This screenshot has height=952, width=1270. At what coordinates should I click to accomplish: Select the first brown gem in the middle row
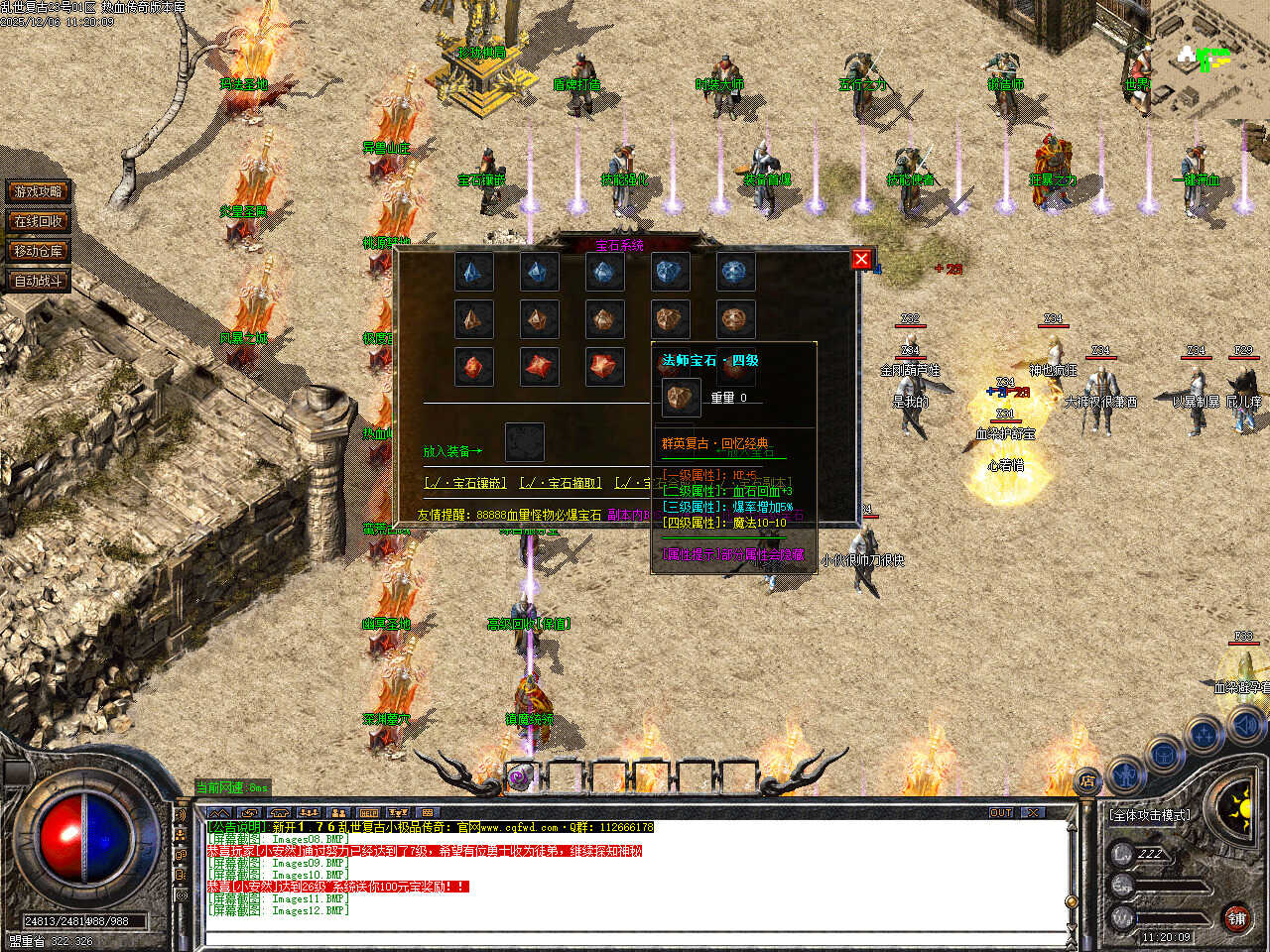pyautogui.click(x=473, y=319)
